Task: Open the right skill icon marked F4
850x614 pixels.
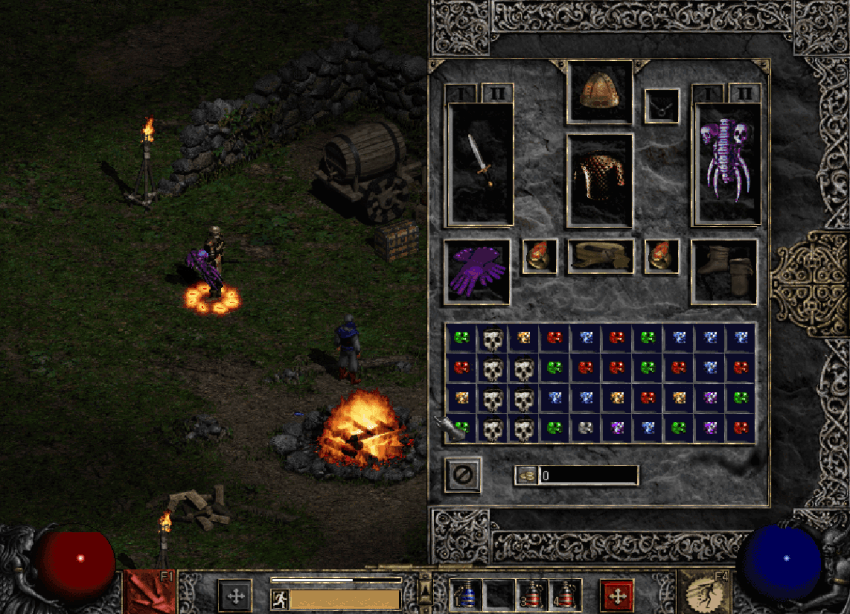Action: (704, 591)
